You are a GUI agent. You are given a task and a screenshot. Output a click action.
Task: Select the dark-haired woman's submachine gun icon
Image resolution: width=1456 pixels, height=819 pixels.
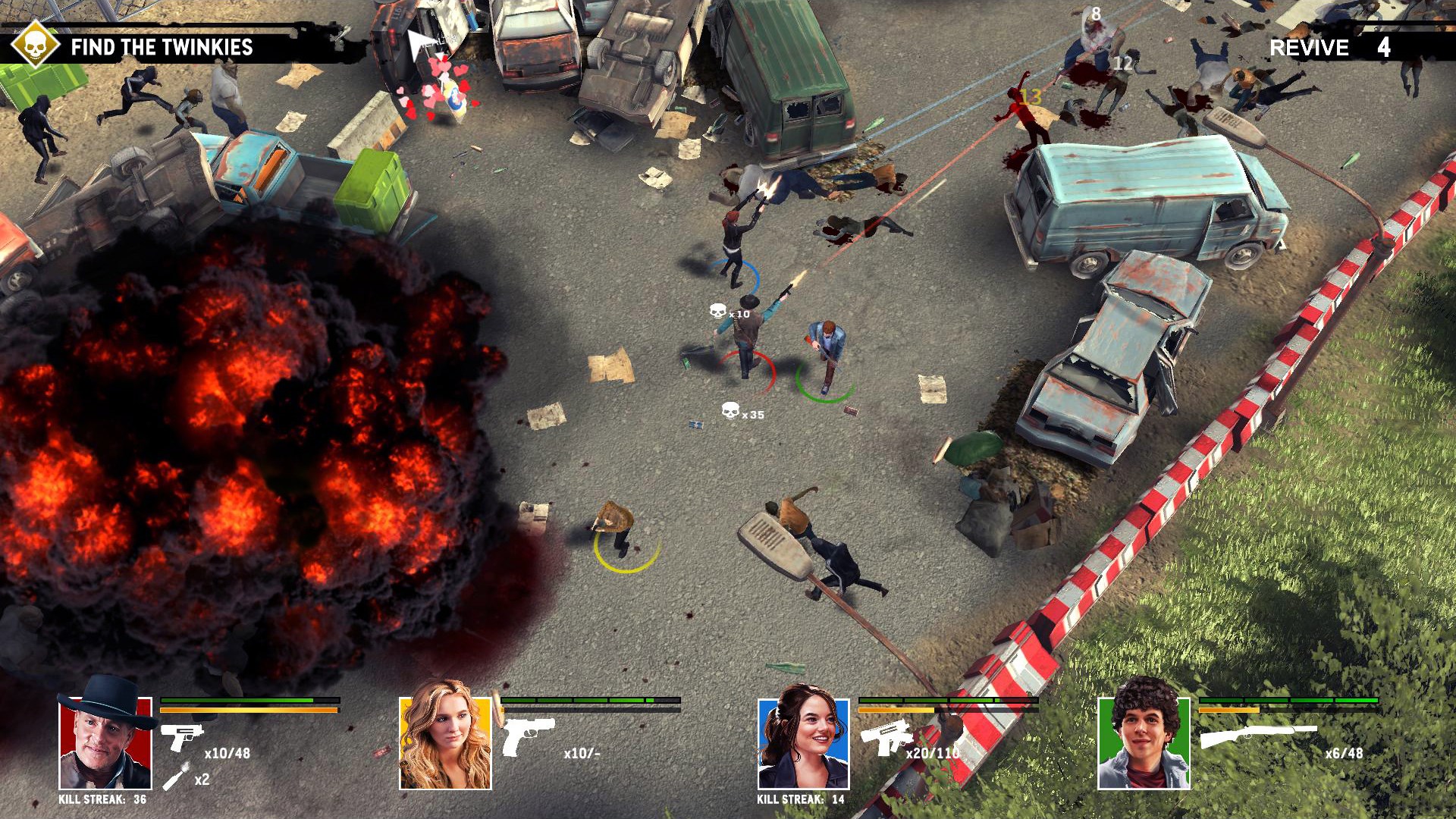coord(885,736)
